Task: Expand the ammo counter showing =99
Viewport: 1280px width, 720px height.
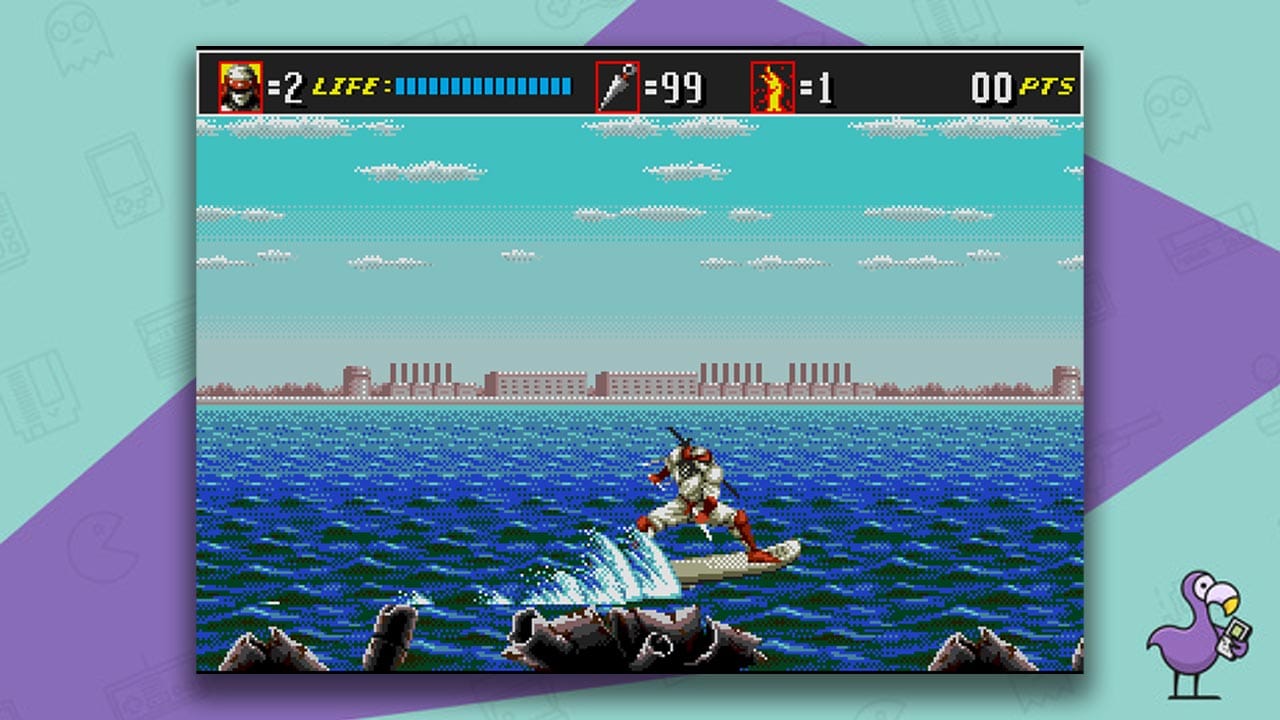Action: [x=679, y=84]
